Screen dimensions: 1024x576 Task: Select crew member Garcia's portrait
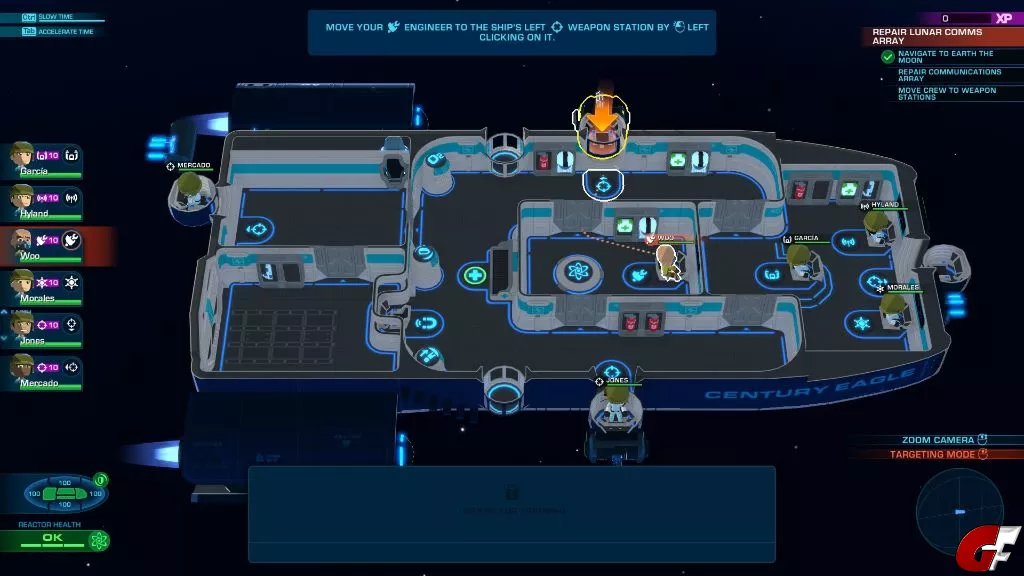[22, 156]
